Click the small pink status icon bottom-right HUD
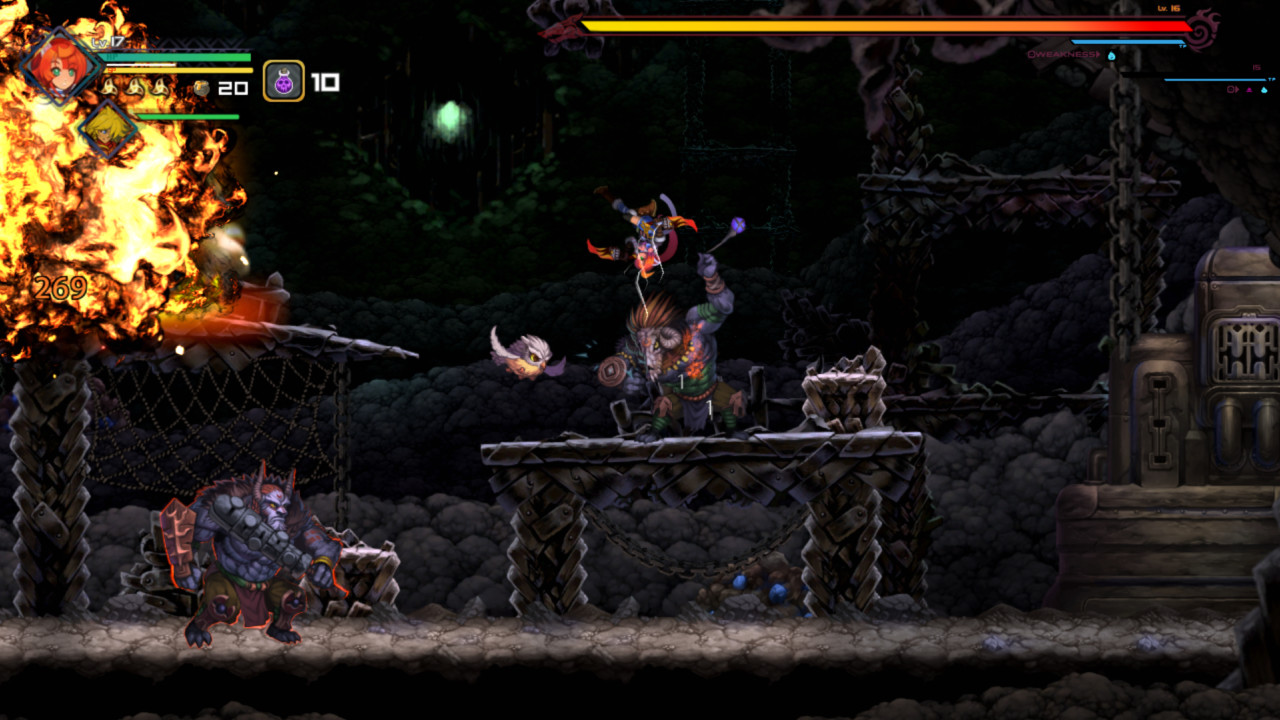 (x=1249, y=89)
